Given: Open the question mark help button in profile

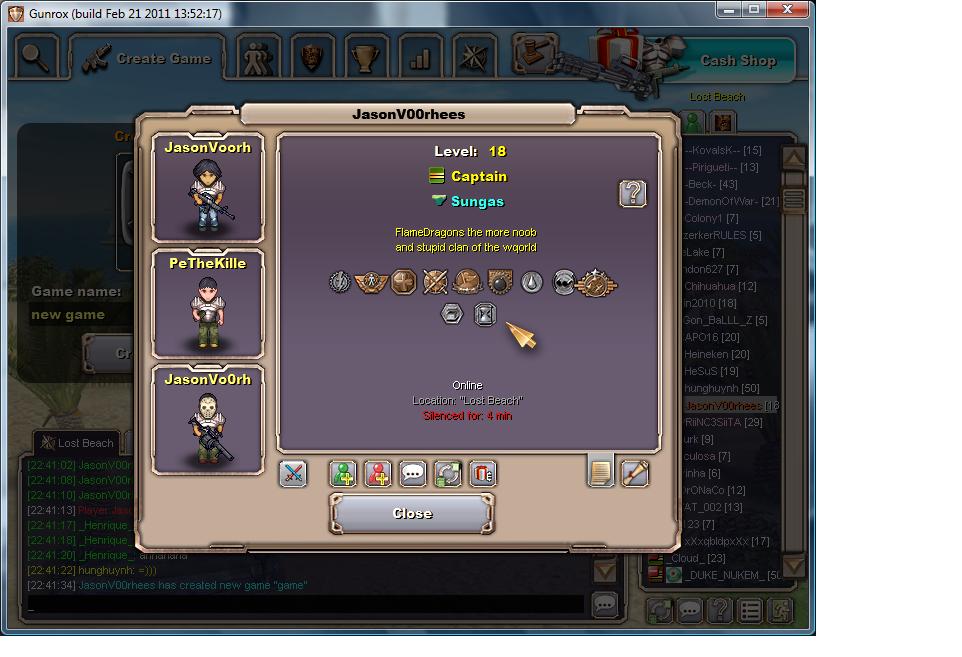Looking at the screenshot, I should coord(632,193).
